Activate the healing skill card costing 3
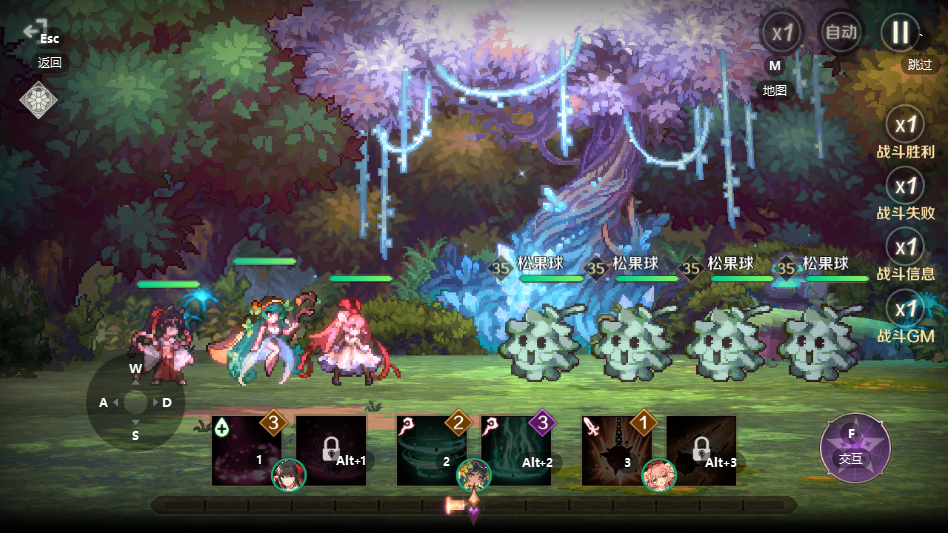948x533 pixels. tap(246, 451)
